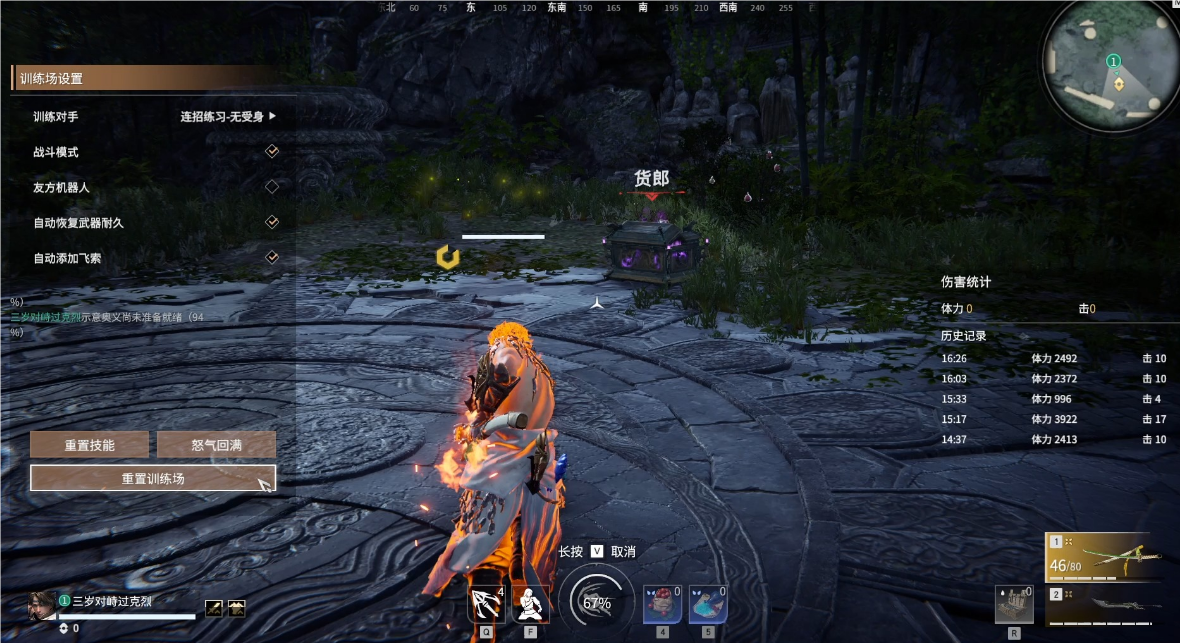Select the R item slot
1180x643 pixels.
click(x=1014, y=605)
